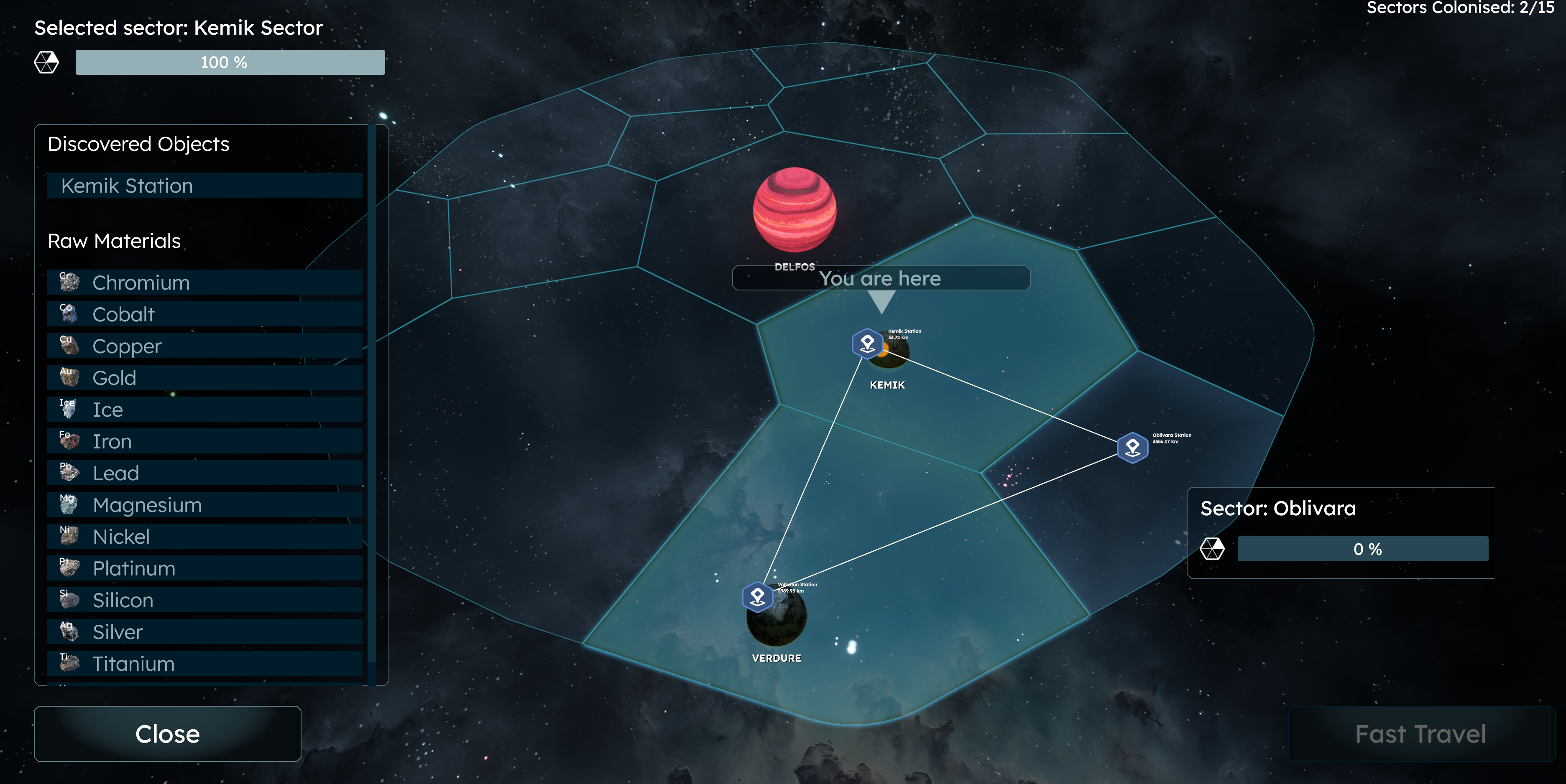Pick Lead from Raw Materials
The width and height of the screenshot is (1566, 784).
coord(205,473)
